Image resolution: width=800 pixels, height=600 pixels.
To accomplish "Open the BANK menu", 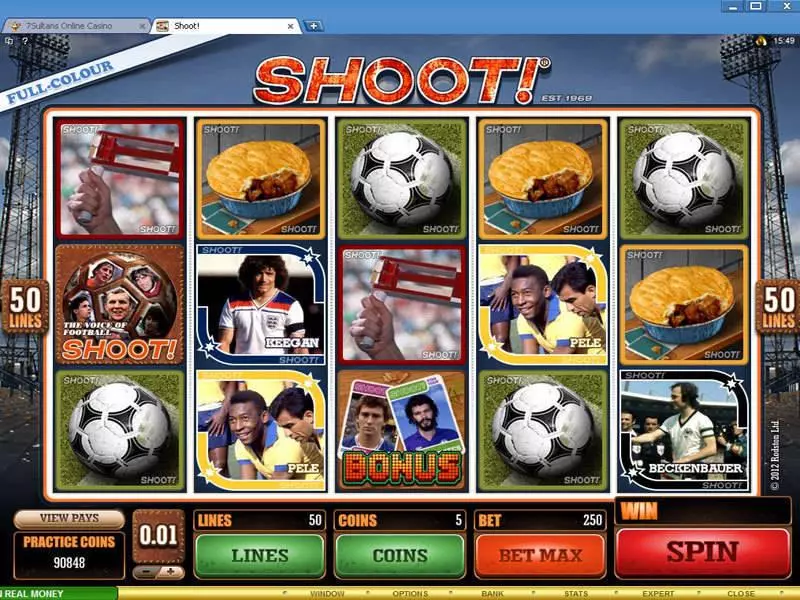I will tap(494, 593).
